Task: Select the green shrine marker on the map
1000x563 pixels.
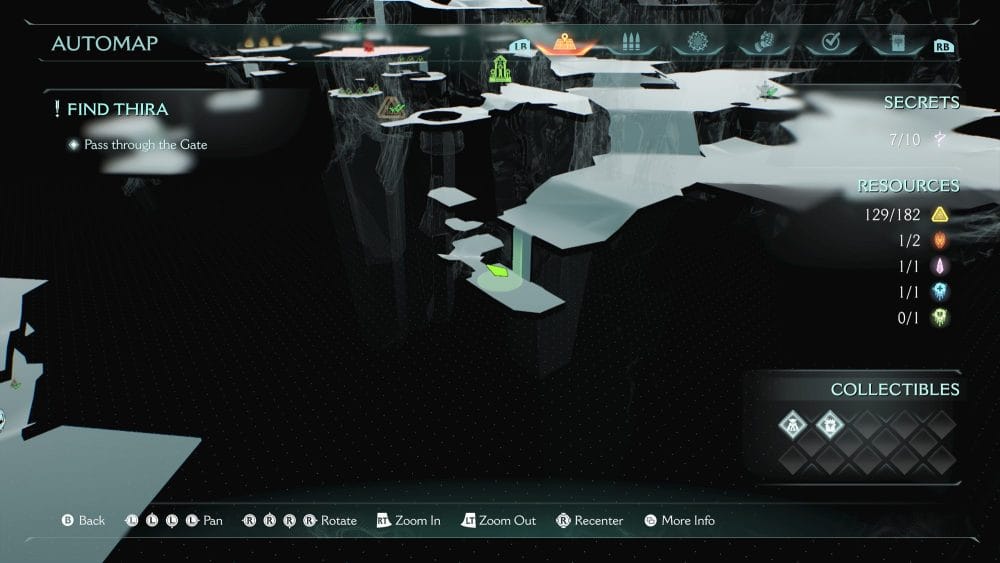Action: 499,70
